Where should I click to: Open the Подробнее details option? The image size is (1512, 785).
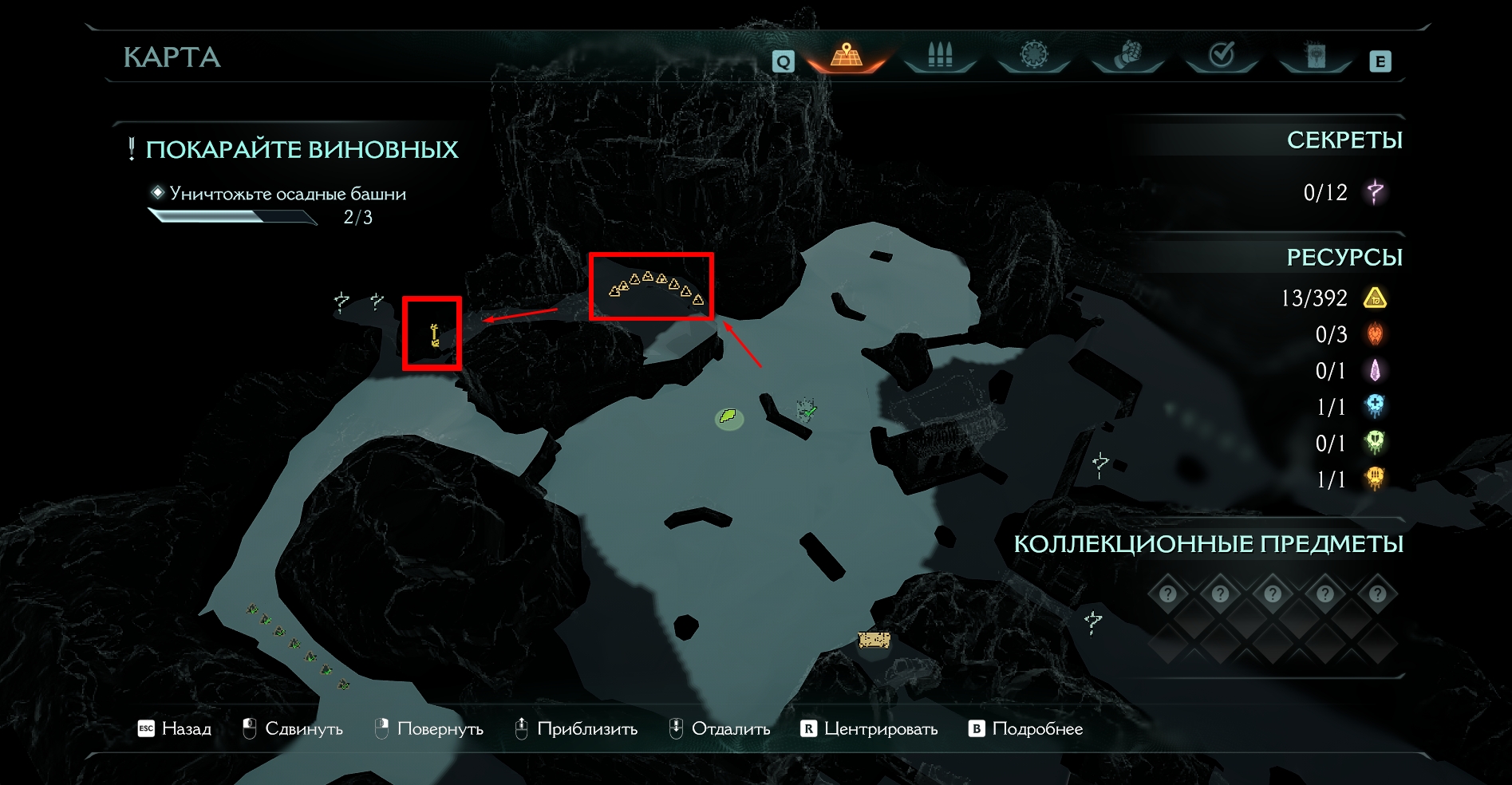tap(1025, 728)
